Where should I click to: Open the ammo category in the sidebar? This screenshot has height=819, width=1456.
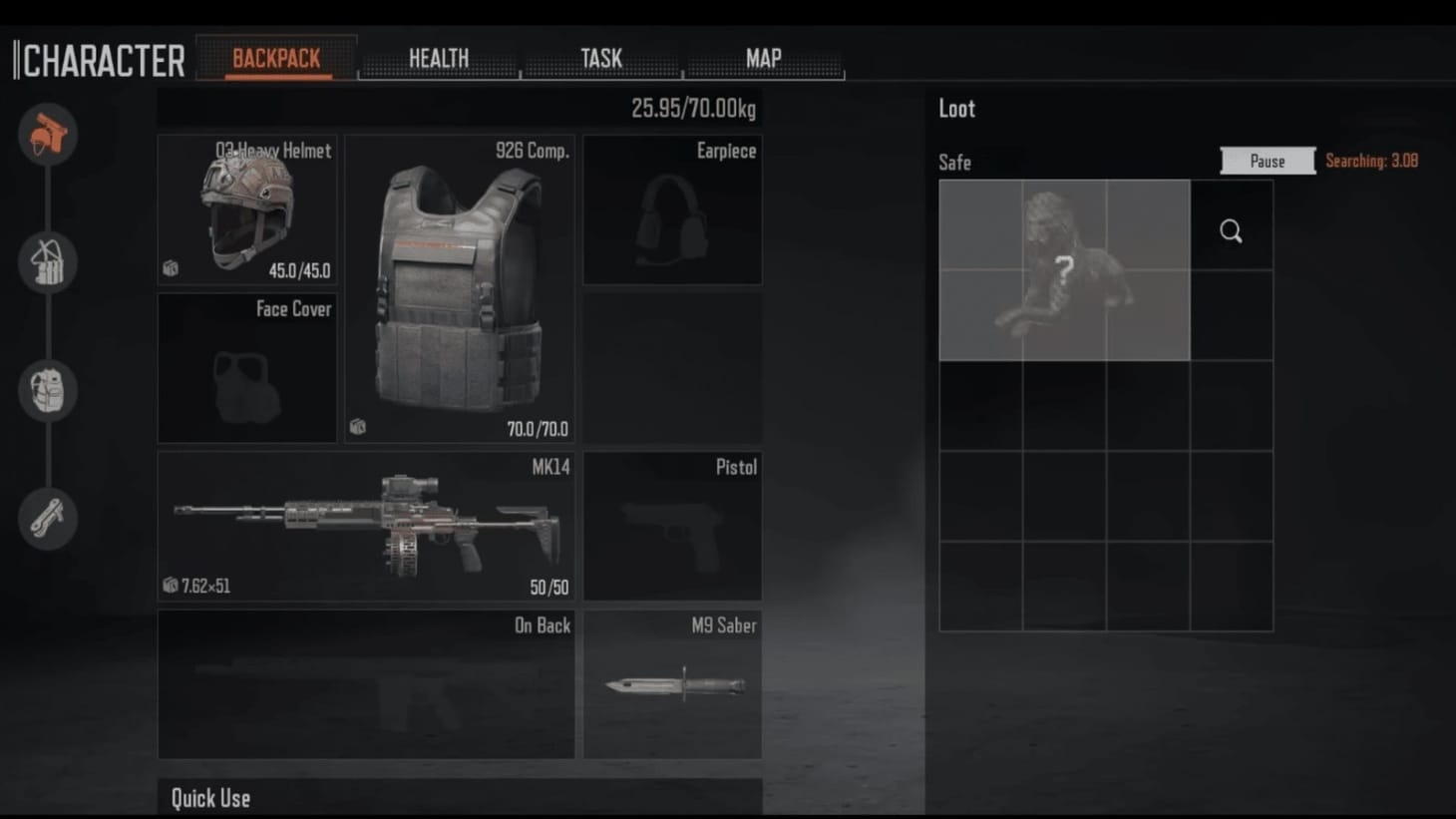coord(47,263)
